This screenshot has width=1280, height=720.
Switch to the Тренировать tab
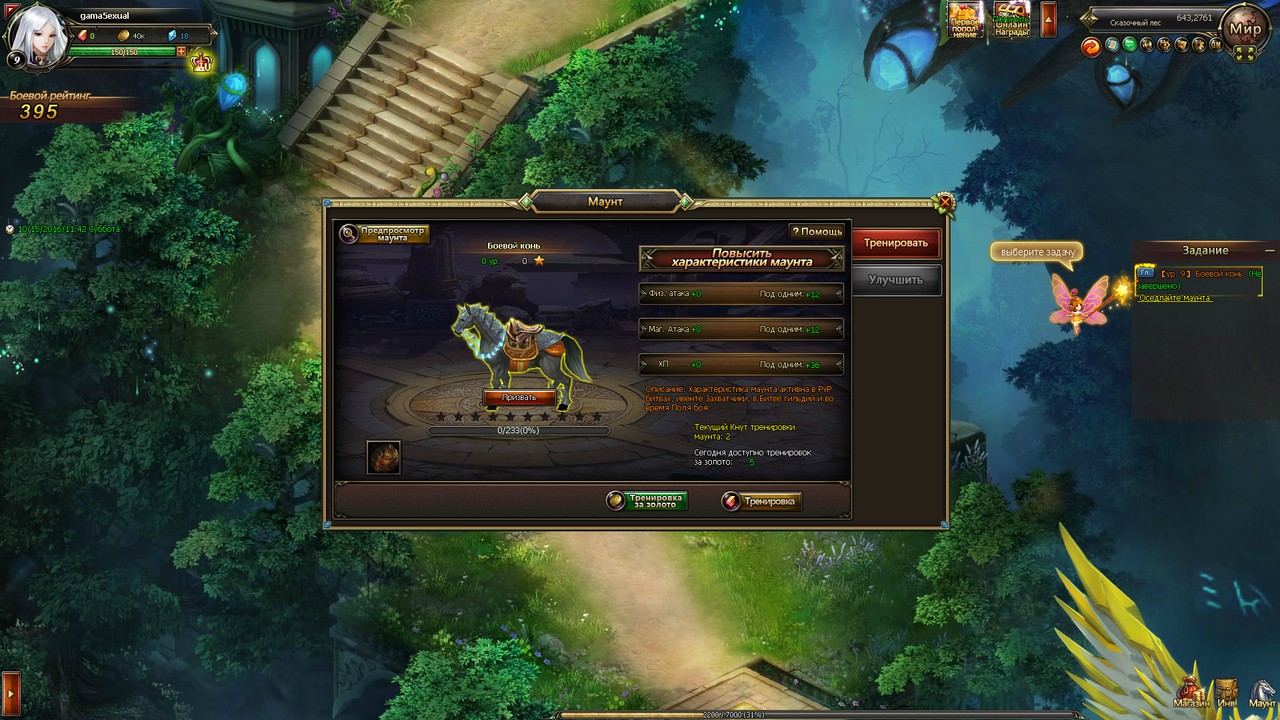pos(896,243)
